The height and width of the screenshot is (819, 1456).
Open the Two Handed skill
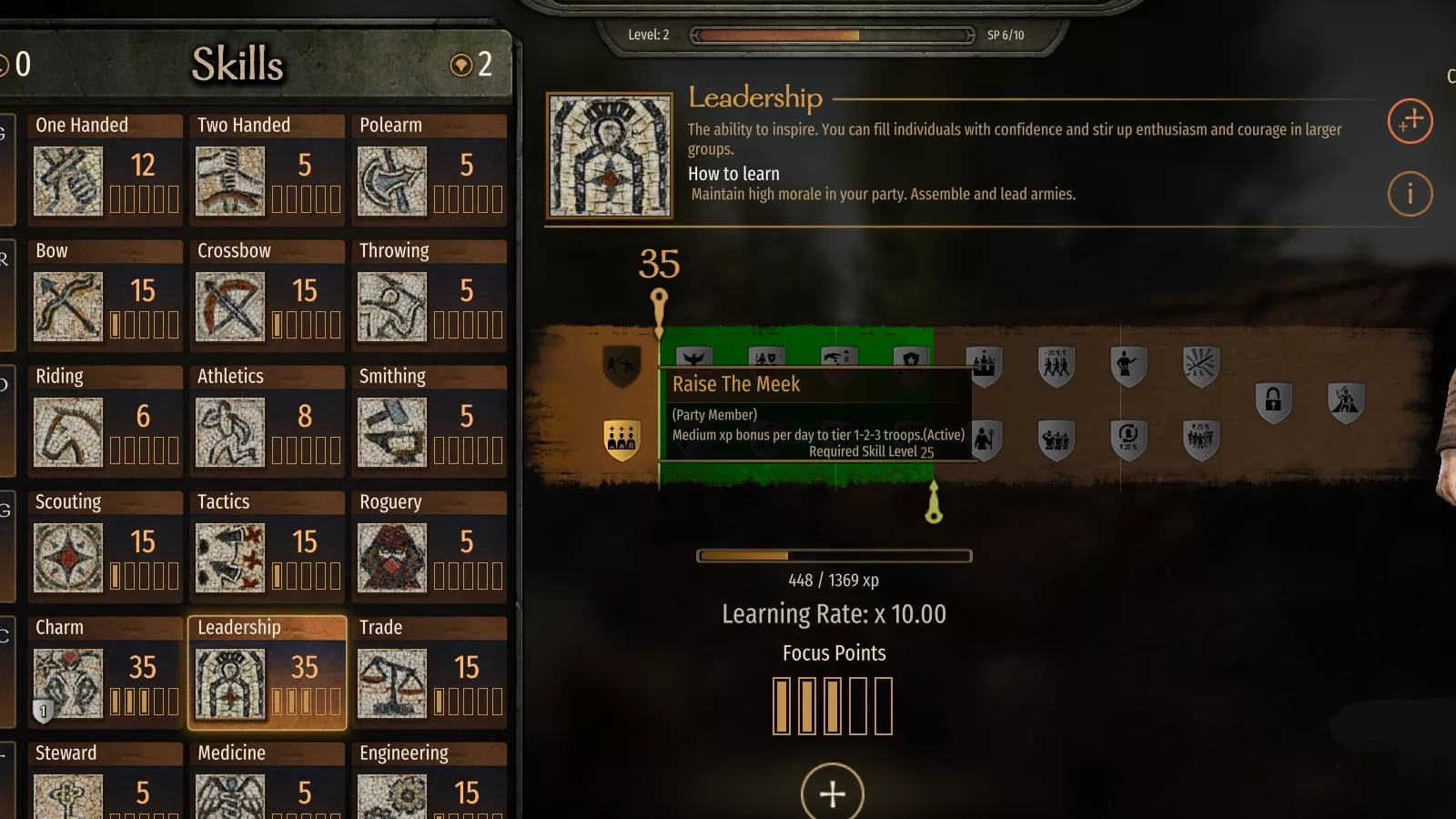pyautogui.click(x=268, y=169)
